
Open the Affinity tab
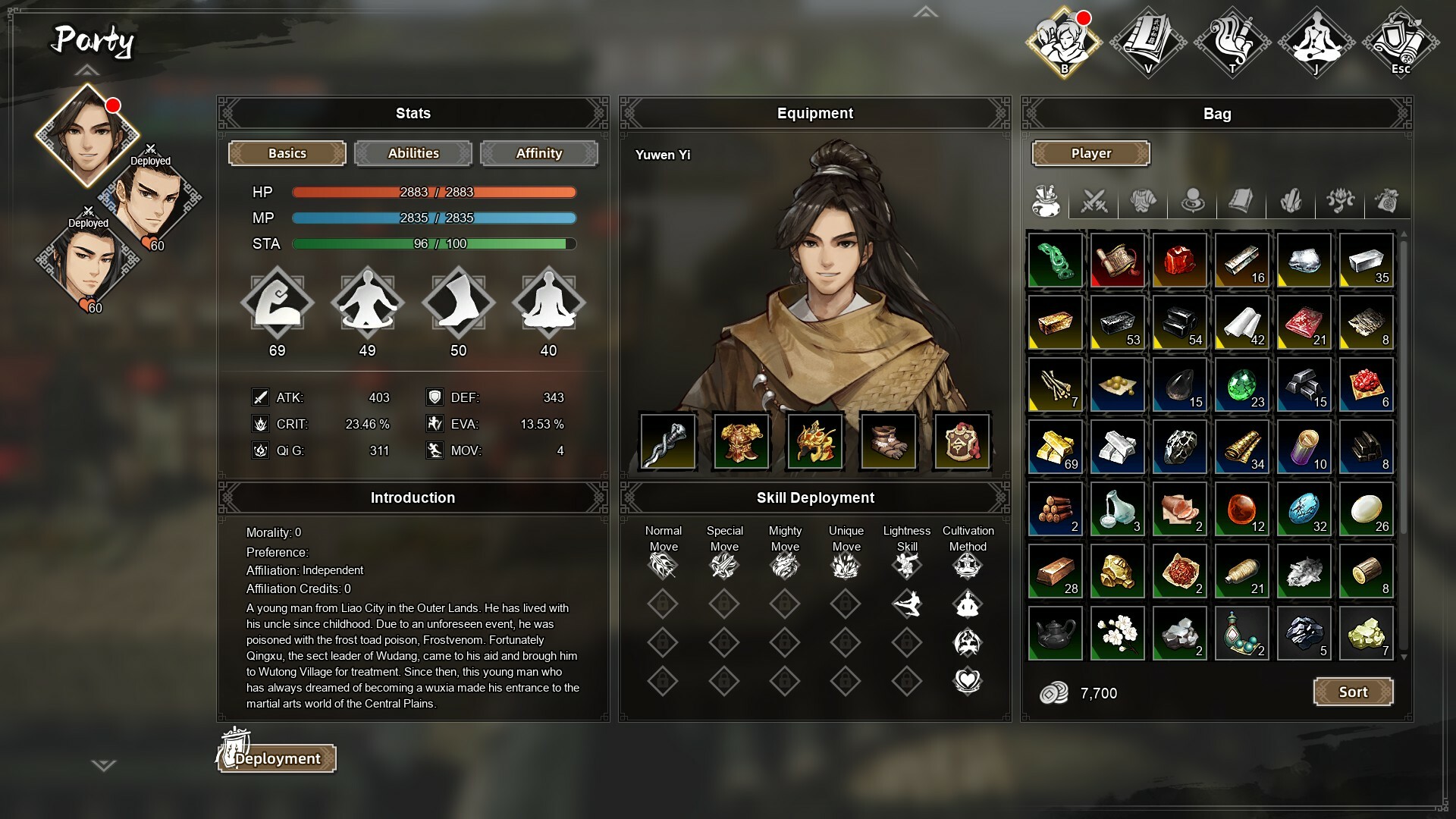539,153
